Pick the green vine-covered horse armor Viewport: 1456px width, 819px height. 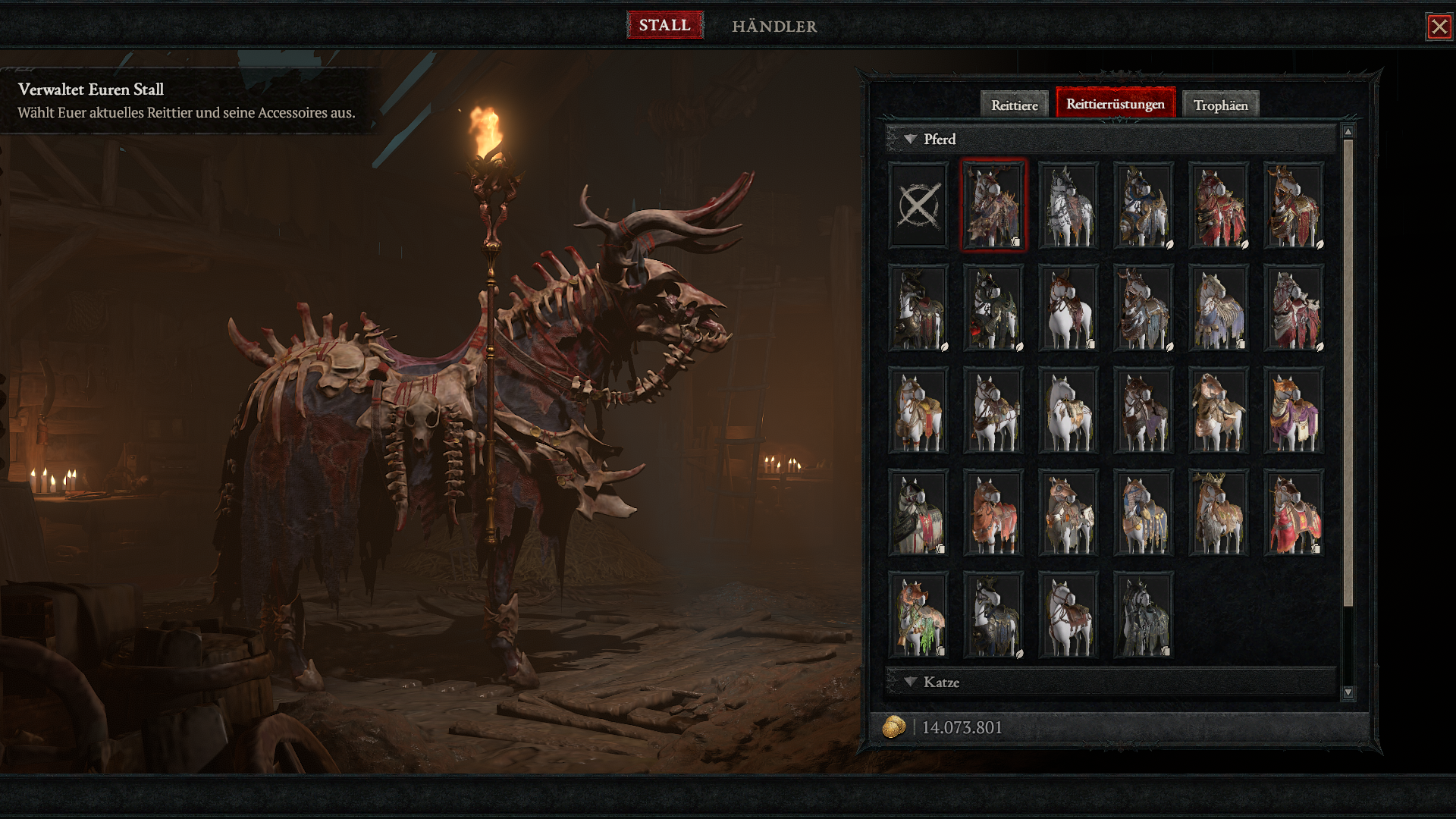click(x=918, y=615)
